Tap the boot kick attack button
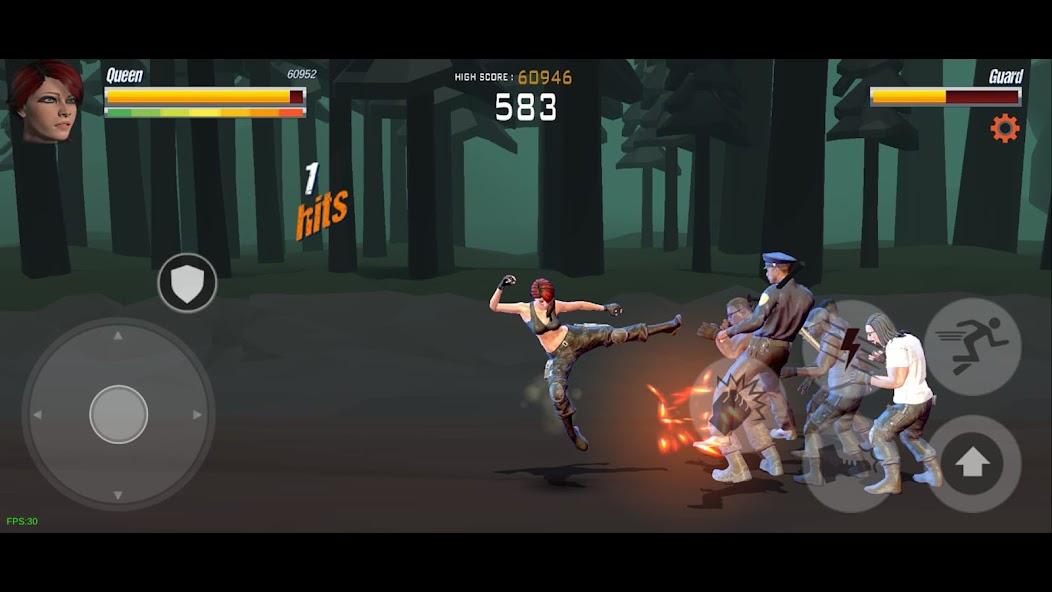Image resolution: width=1052 pixels, height=592 pixels. pos(851,466)
